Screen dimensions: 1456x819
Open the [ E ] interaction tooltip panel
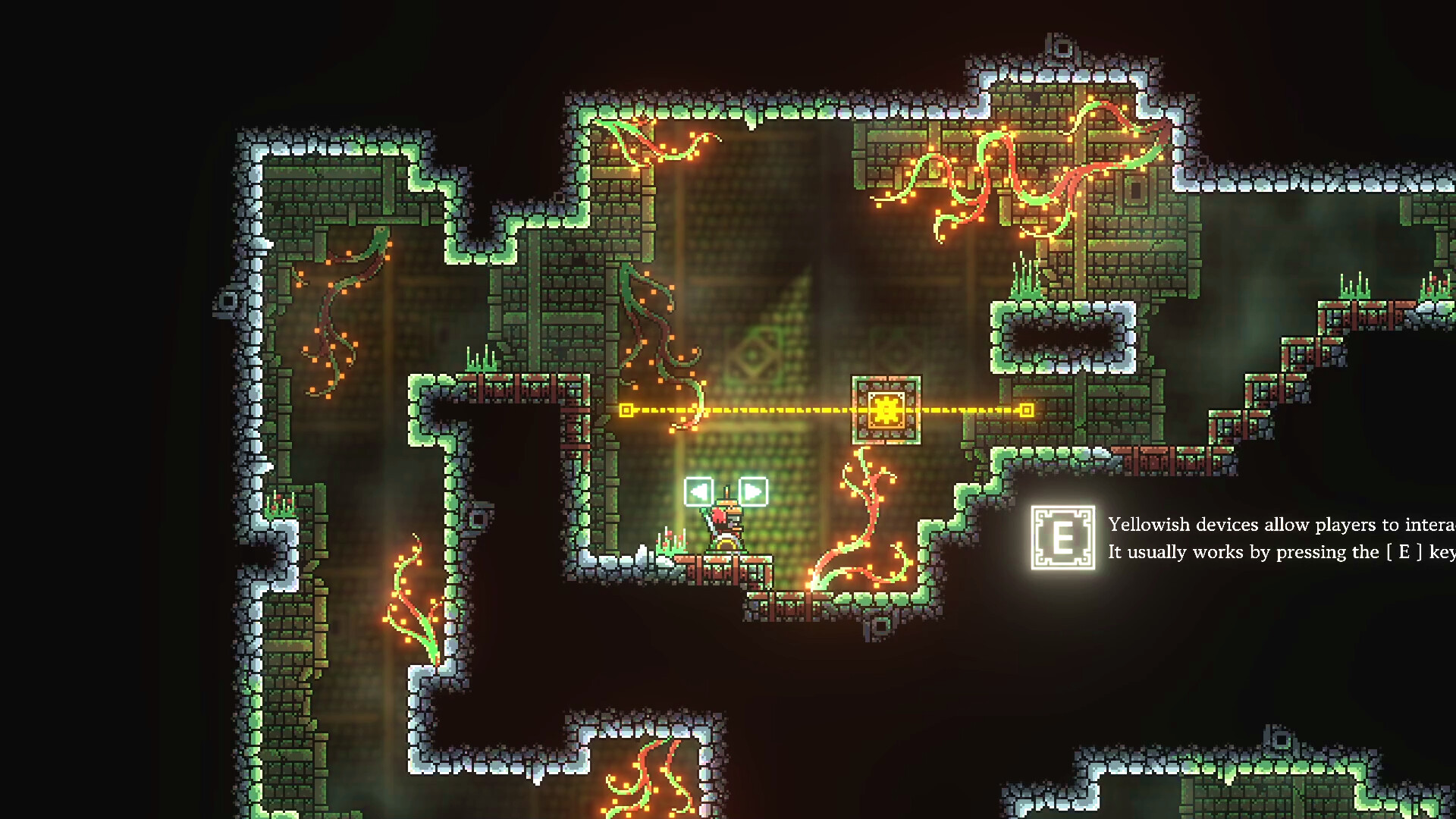(x=1062, y=538)
